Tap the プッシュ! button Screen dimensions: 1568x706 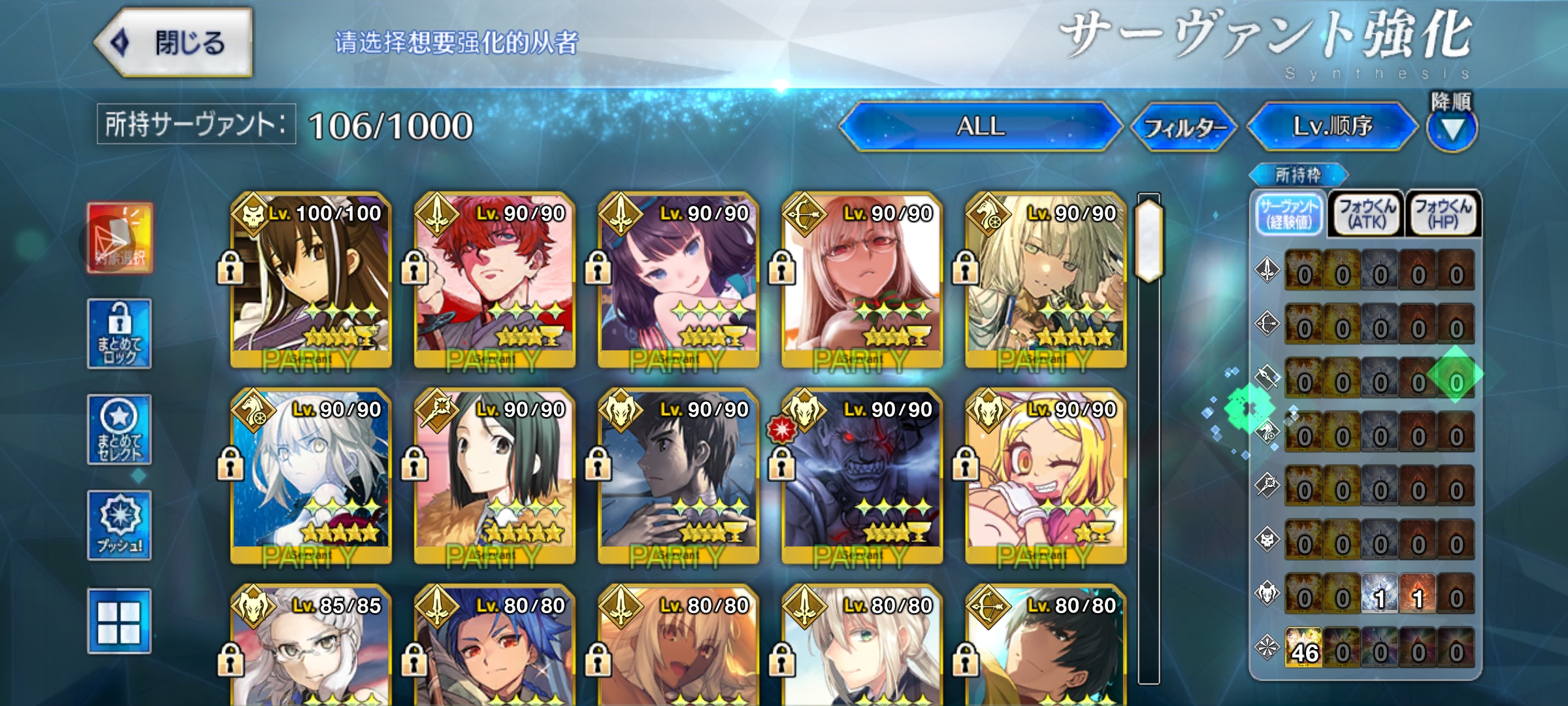[x=120, y=526]
